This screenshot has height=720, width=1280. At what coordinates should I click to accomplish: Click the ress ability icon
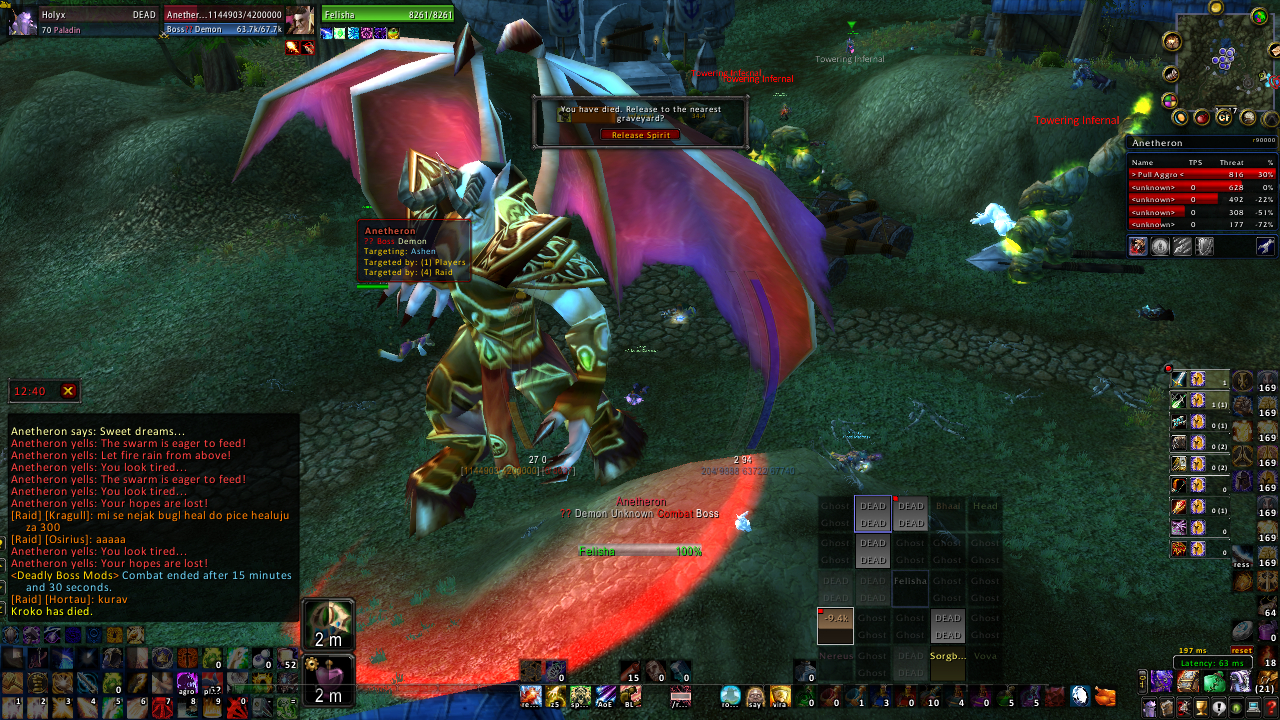click(1242, 557)
